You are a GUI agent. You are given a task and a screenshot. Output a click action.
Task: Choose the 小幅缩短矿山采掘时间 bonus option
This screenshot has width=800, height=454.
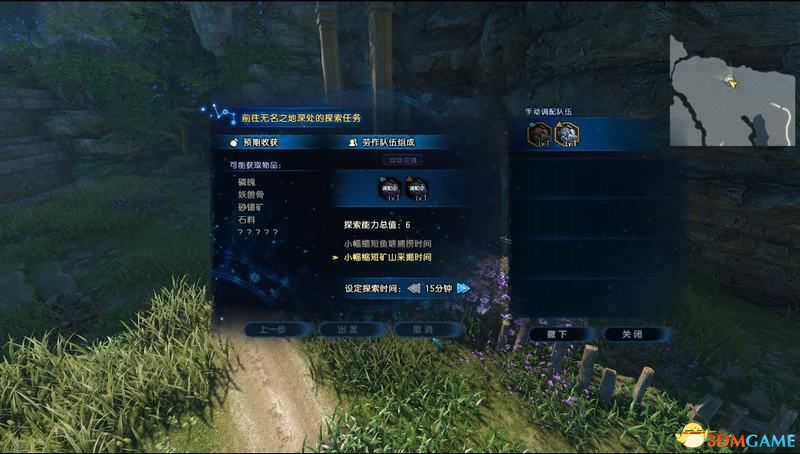[387, 257]
